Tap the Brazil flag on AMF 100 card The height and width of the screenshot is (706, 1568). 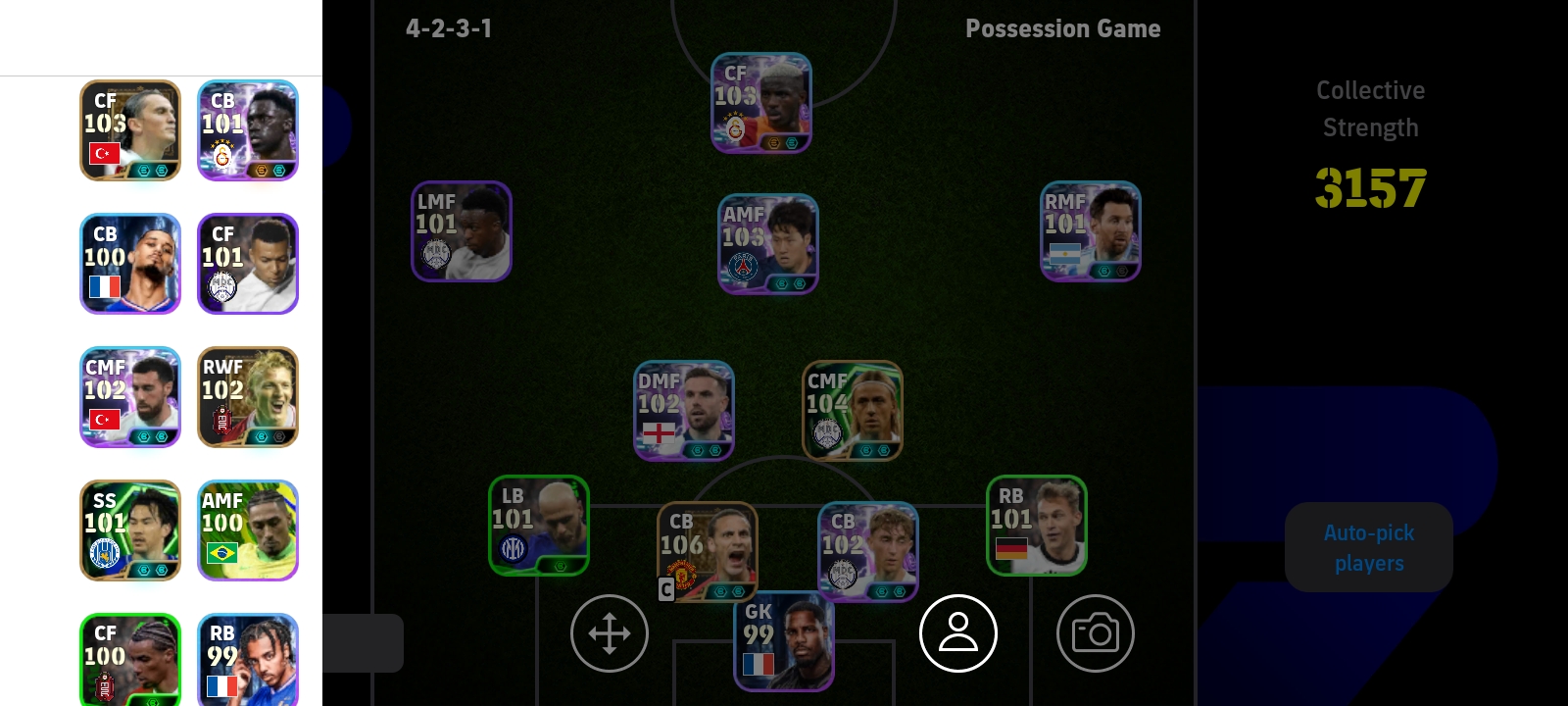pyautogui.click(x=222, y=554)
